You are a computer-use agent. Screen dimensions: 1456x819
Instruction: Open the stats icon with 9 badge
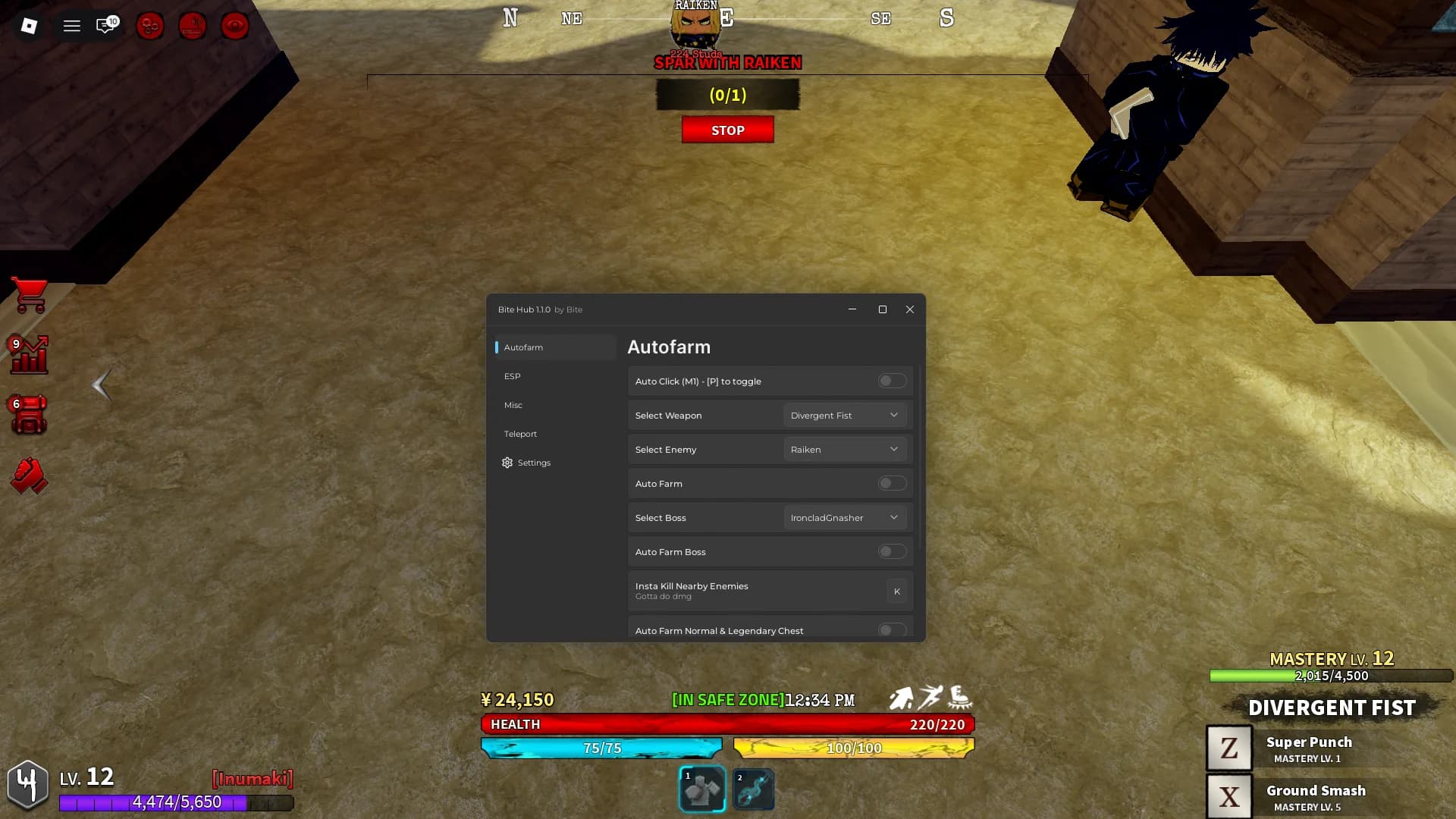pyautogui.click(x=28, y=354)
